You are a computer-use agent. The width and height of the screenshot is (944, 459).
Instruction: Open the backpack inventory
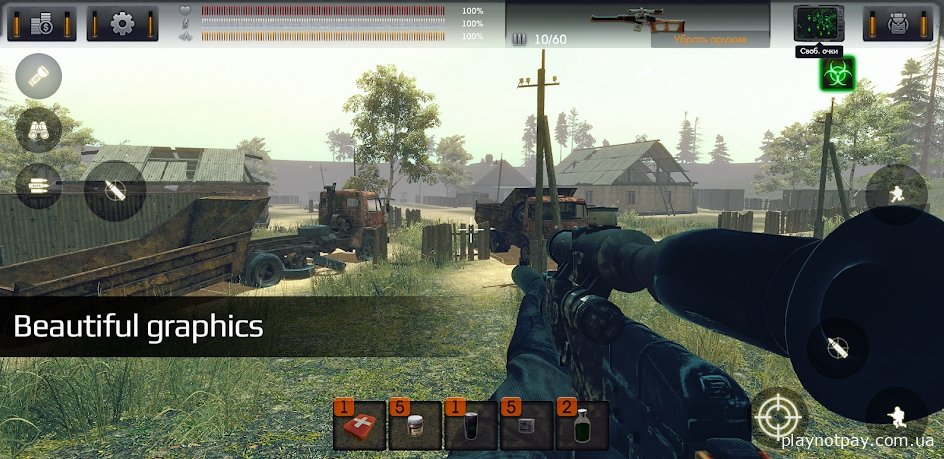click(x=897, y=23)
